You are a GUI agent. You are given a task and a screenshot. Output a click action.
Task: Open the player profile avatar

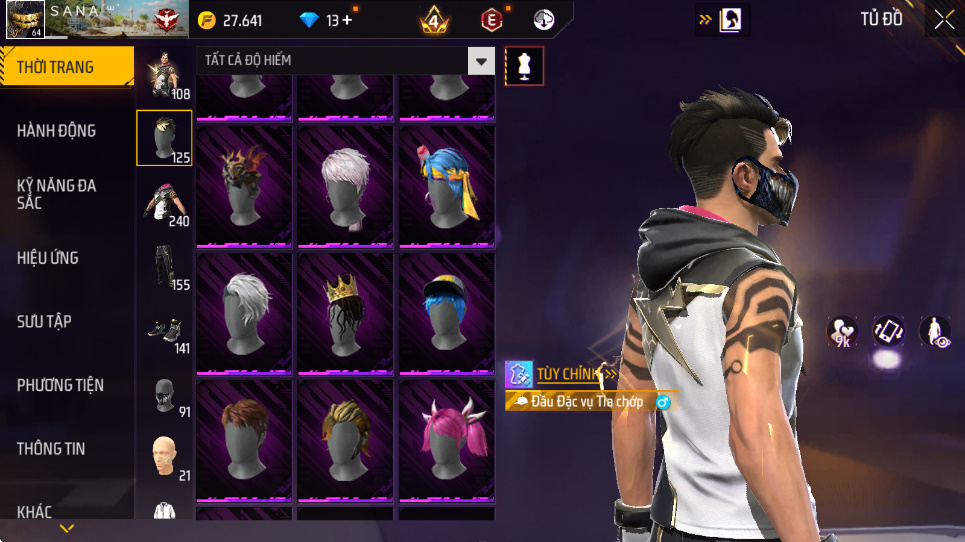pyautogui.click(x=24, y=20)
